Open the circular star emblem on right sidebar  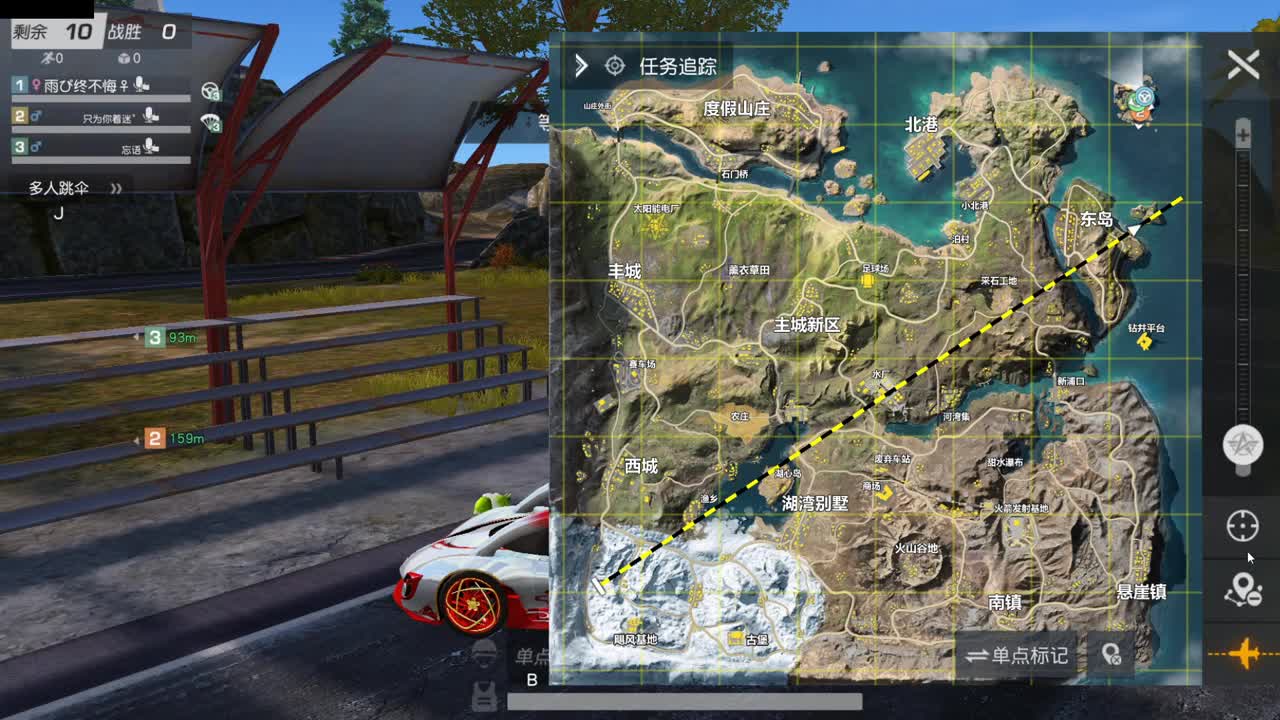(1244, 445)
